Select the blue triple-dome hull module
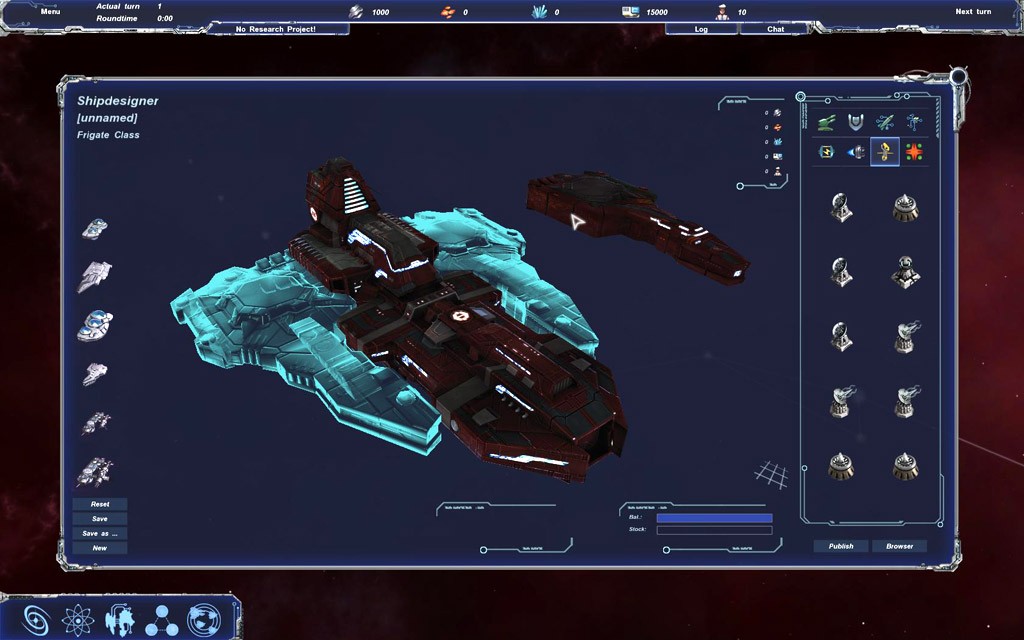Viewport: 1024px width, 640px height. (95, 325)
